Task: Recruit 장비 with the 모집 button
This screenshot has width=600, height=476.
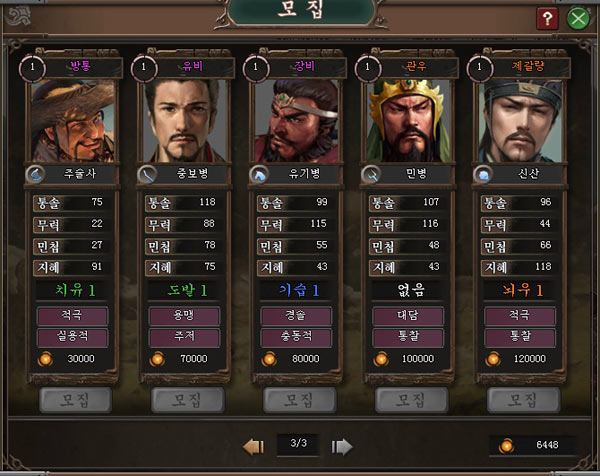Action: [x=296, y=400]
